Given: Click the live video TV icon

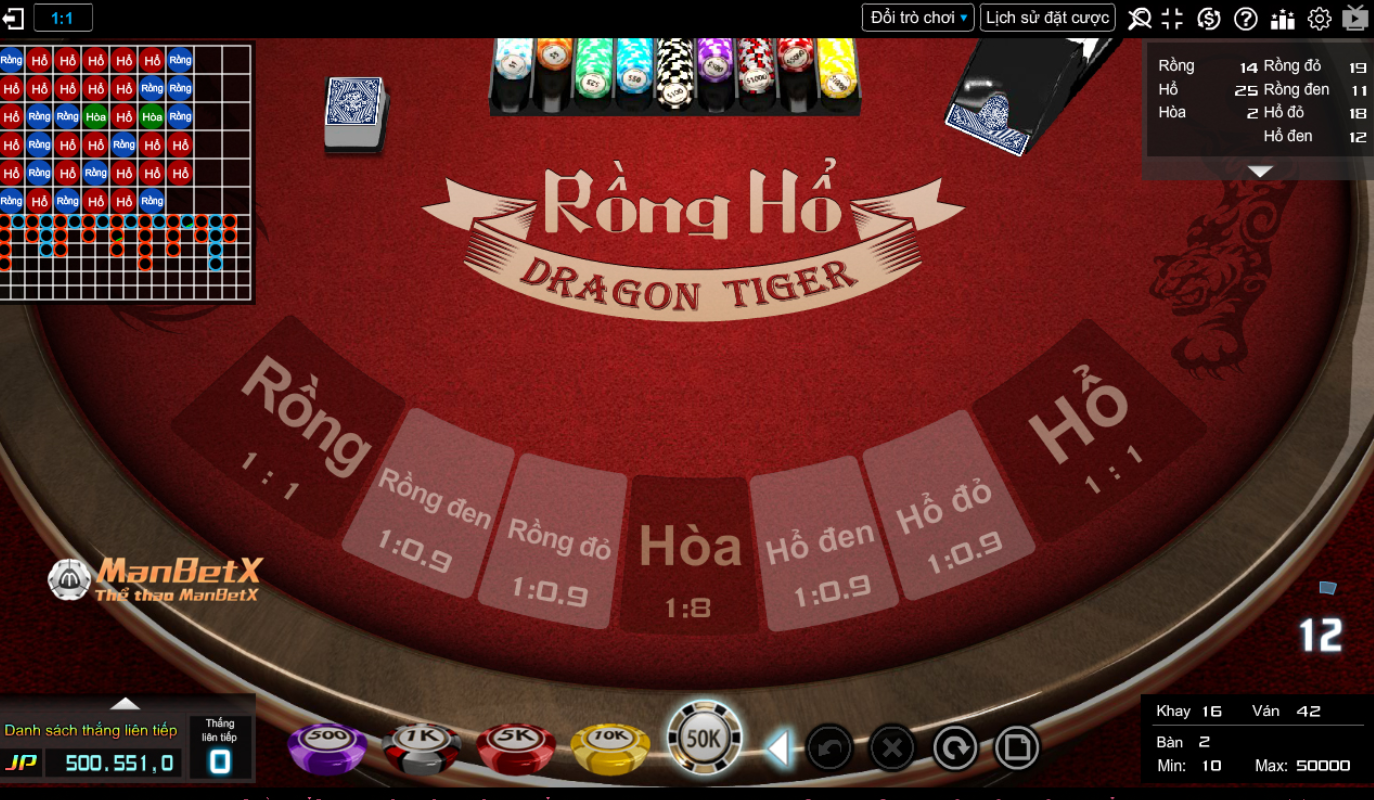Looking at the screenshot, I should [x=1355, y=17].
